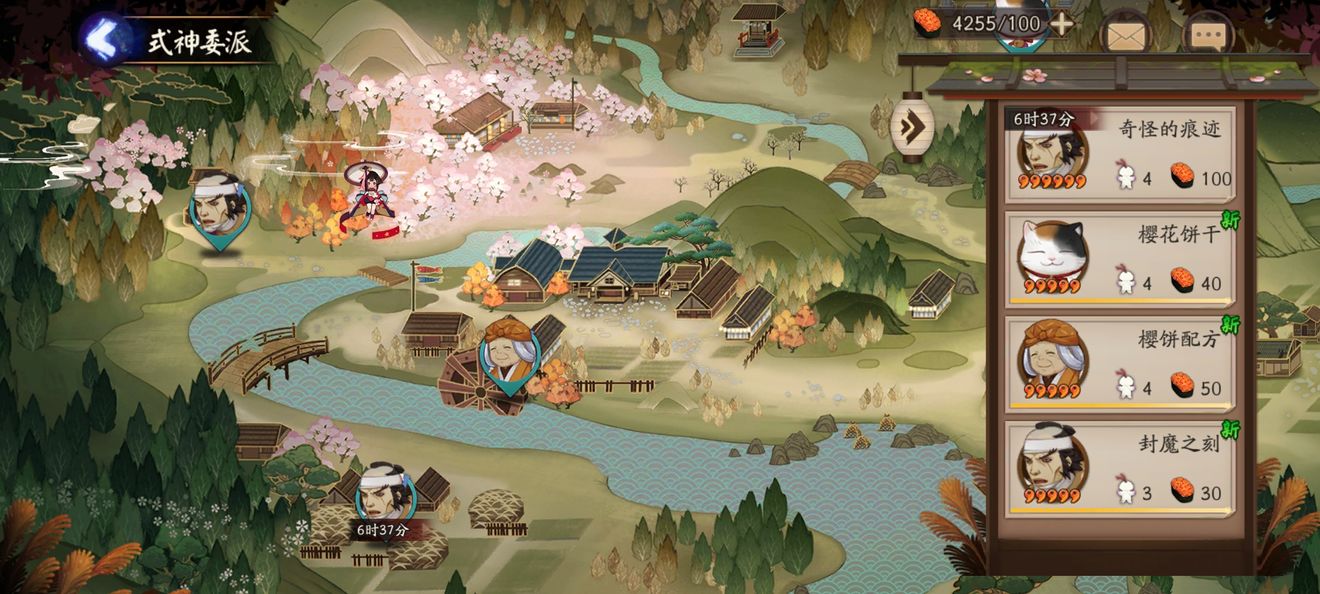Select the 奇怪的痕迹 mission

(1119, 153)
